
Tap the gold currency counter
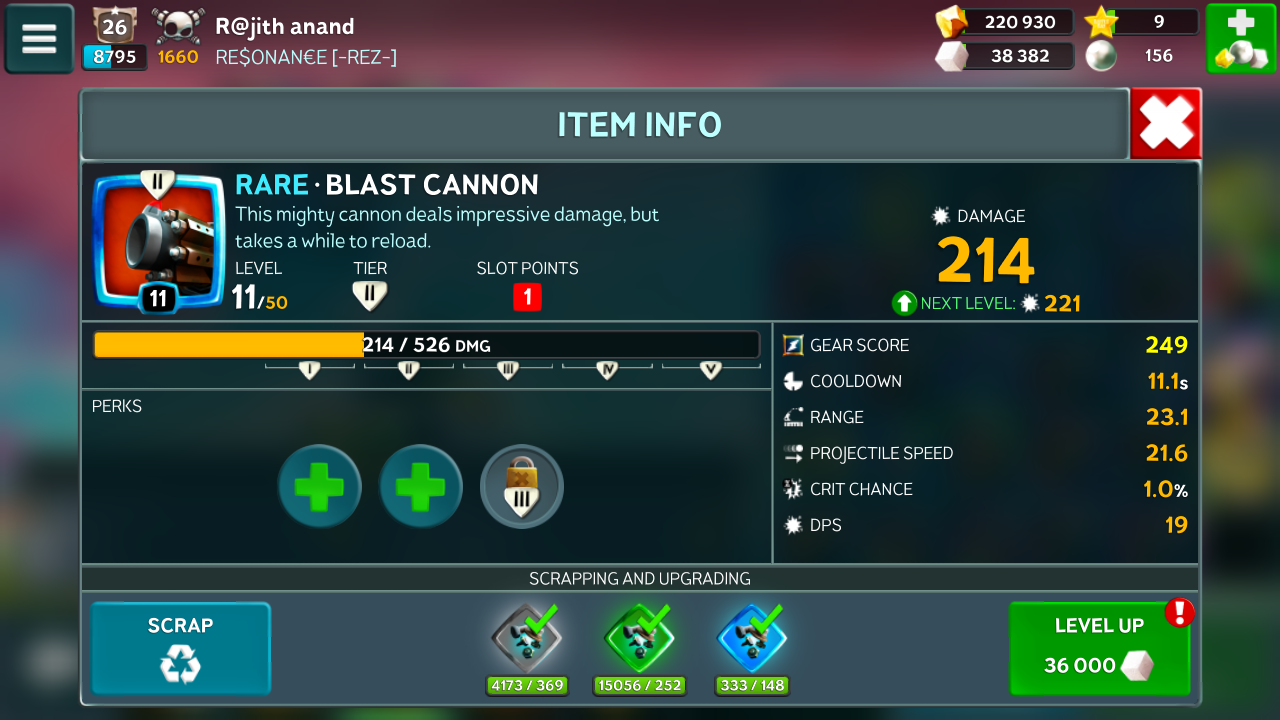pos(1004,22)
